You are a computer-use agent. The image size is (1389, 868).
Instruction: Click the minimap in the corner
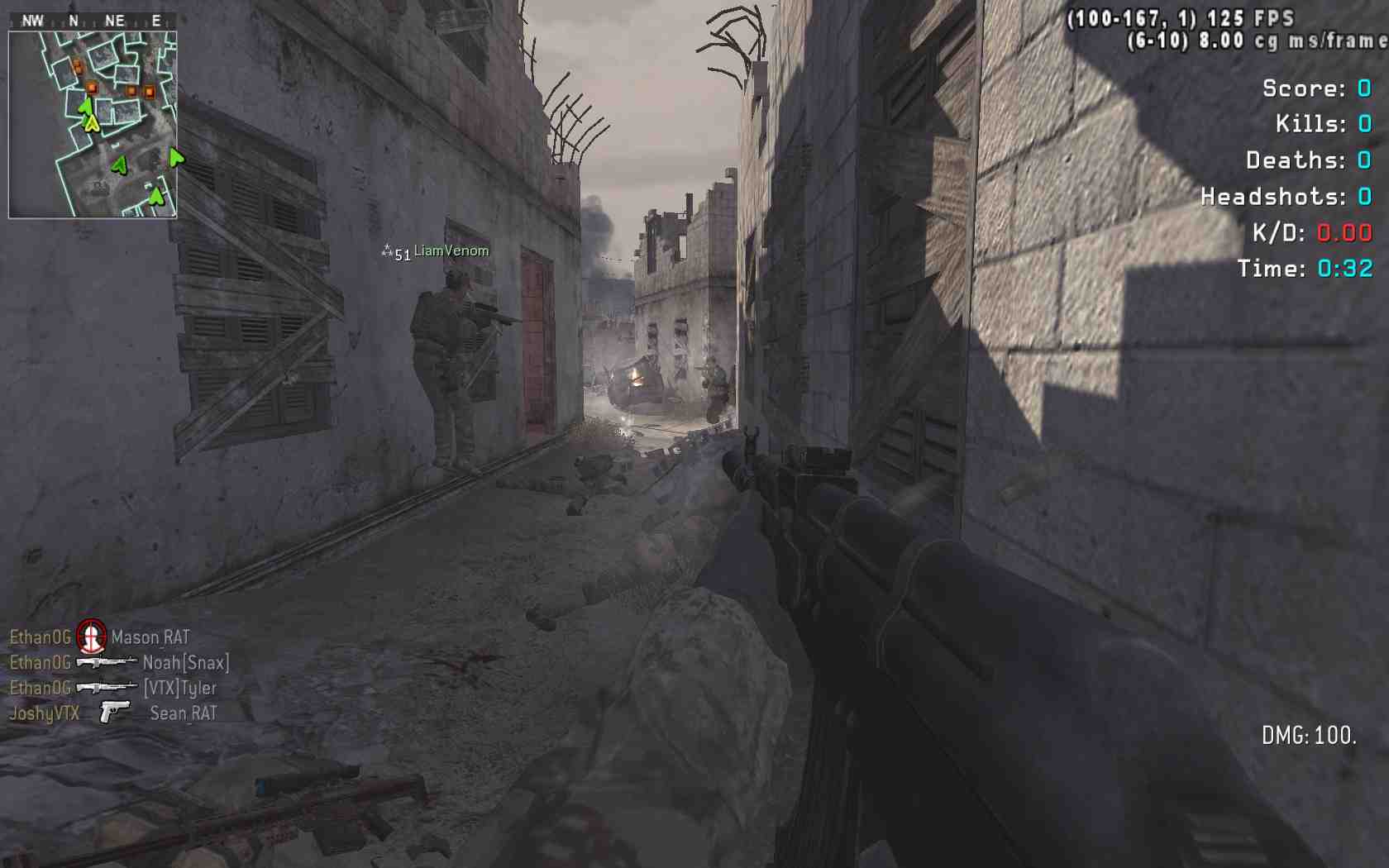tap(93, 125)
